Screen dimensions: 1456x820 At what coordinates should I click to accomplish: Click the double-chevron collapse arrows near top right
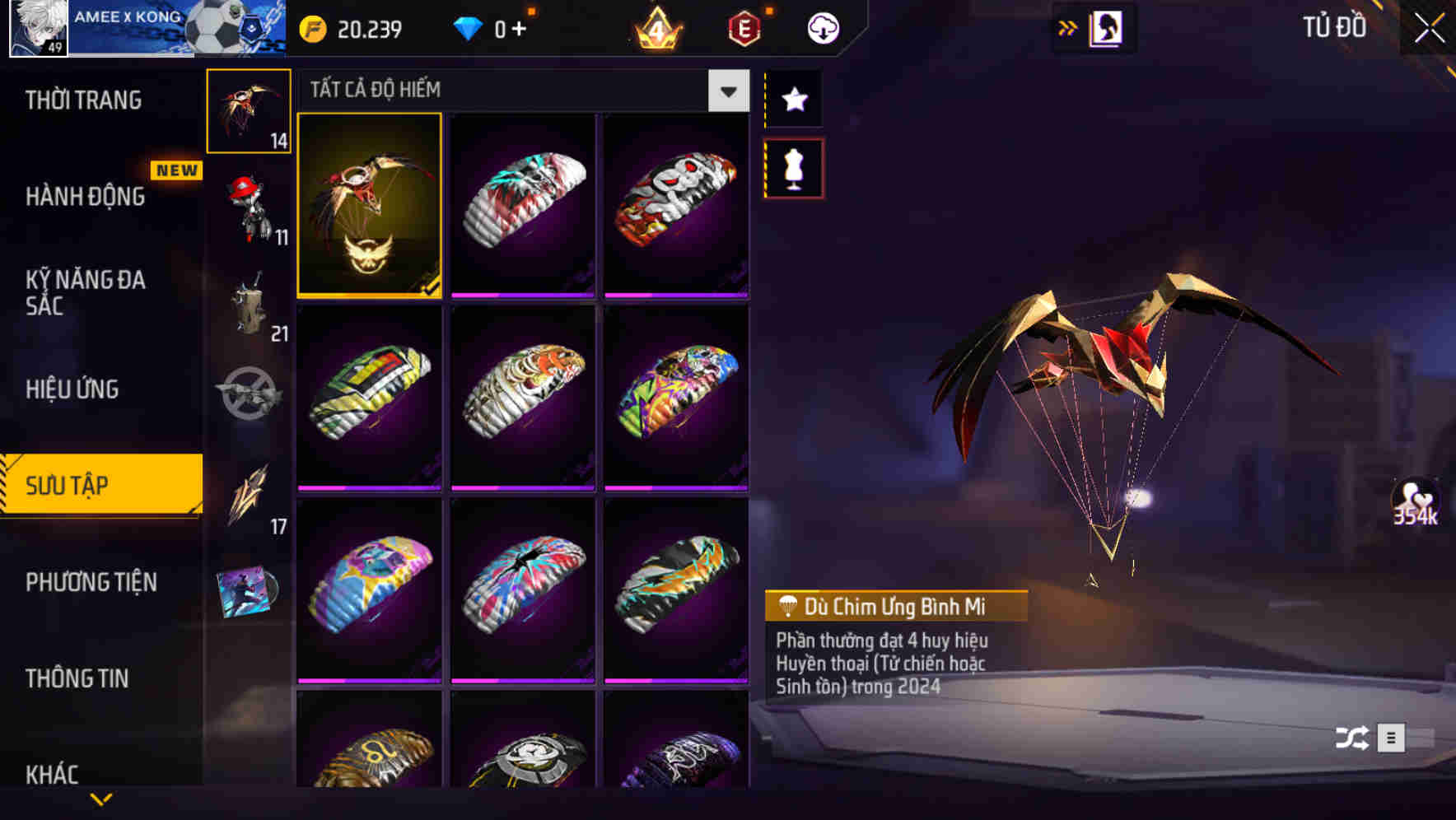click(x=1066, y=27)
